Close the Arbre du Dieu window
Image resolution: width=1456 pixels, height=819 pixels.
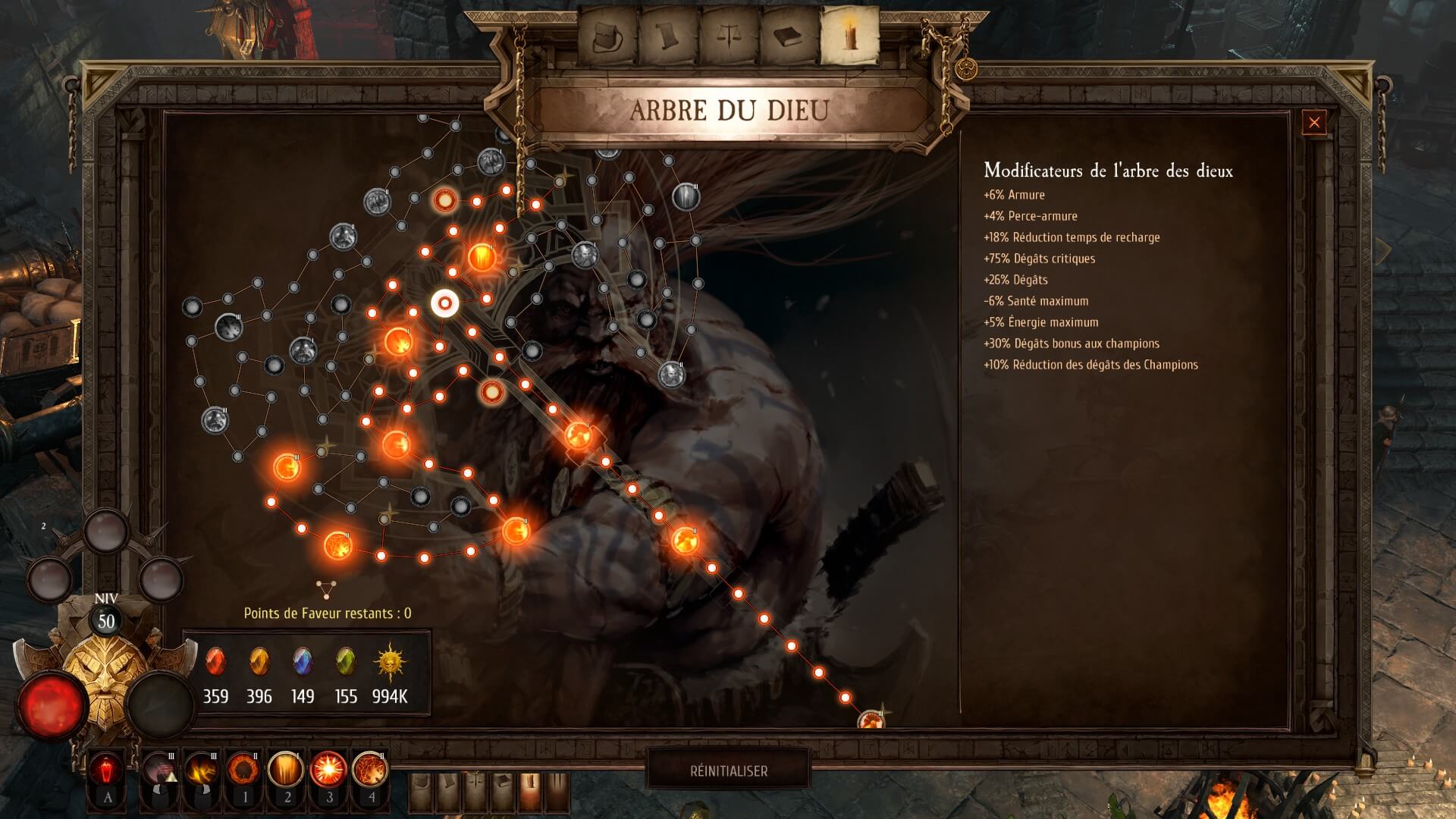point(1314,122)
